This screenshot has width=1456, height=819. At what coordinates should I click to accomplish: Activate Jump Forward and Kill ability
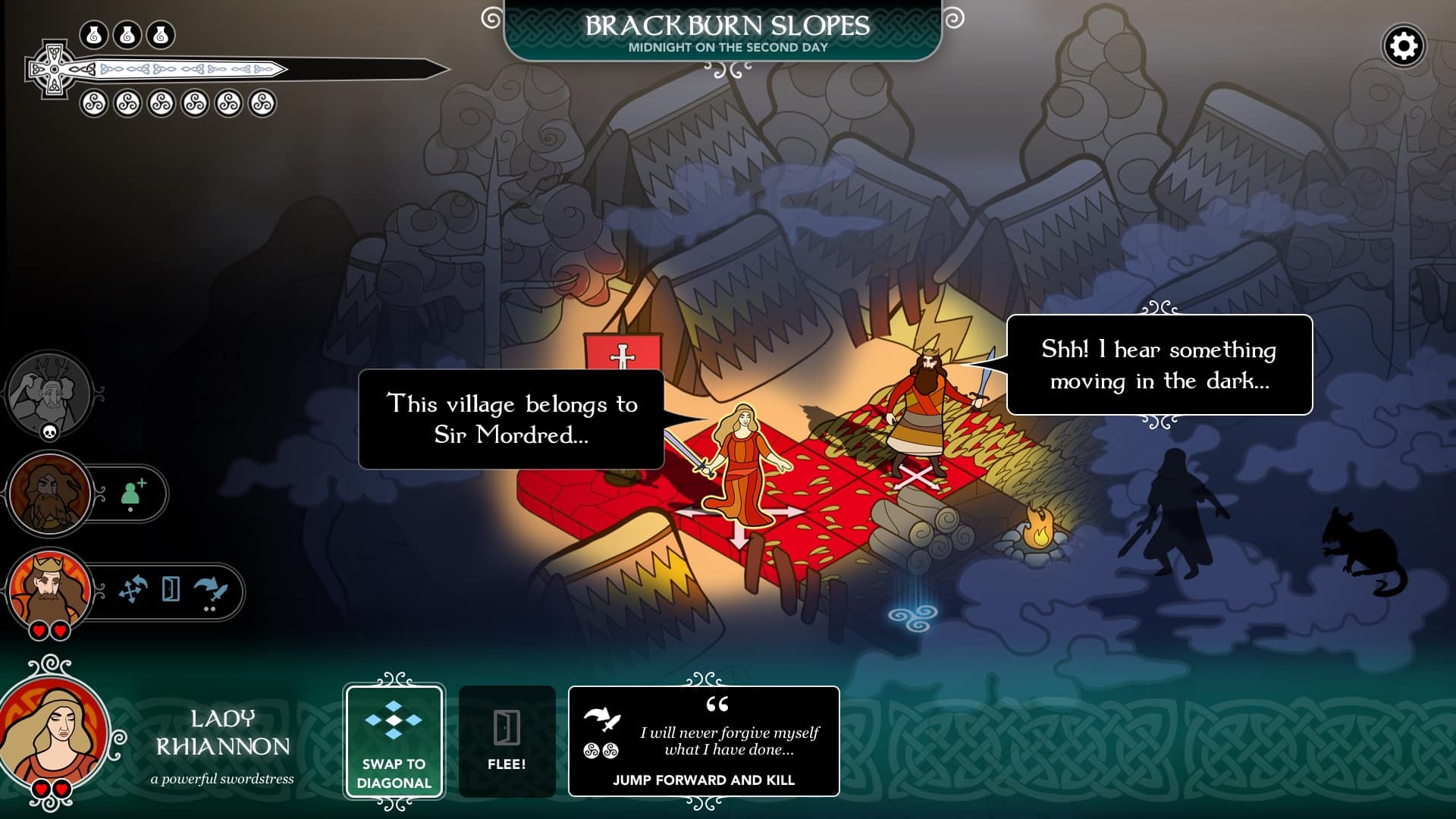(x=704, y=742)
